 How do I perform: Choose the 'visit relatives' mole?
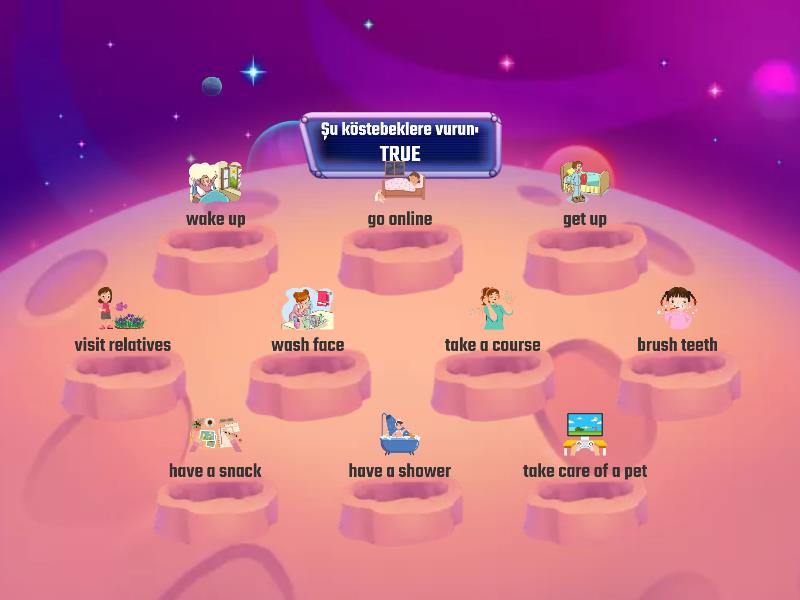[x=122, y=322]
